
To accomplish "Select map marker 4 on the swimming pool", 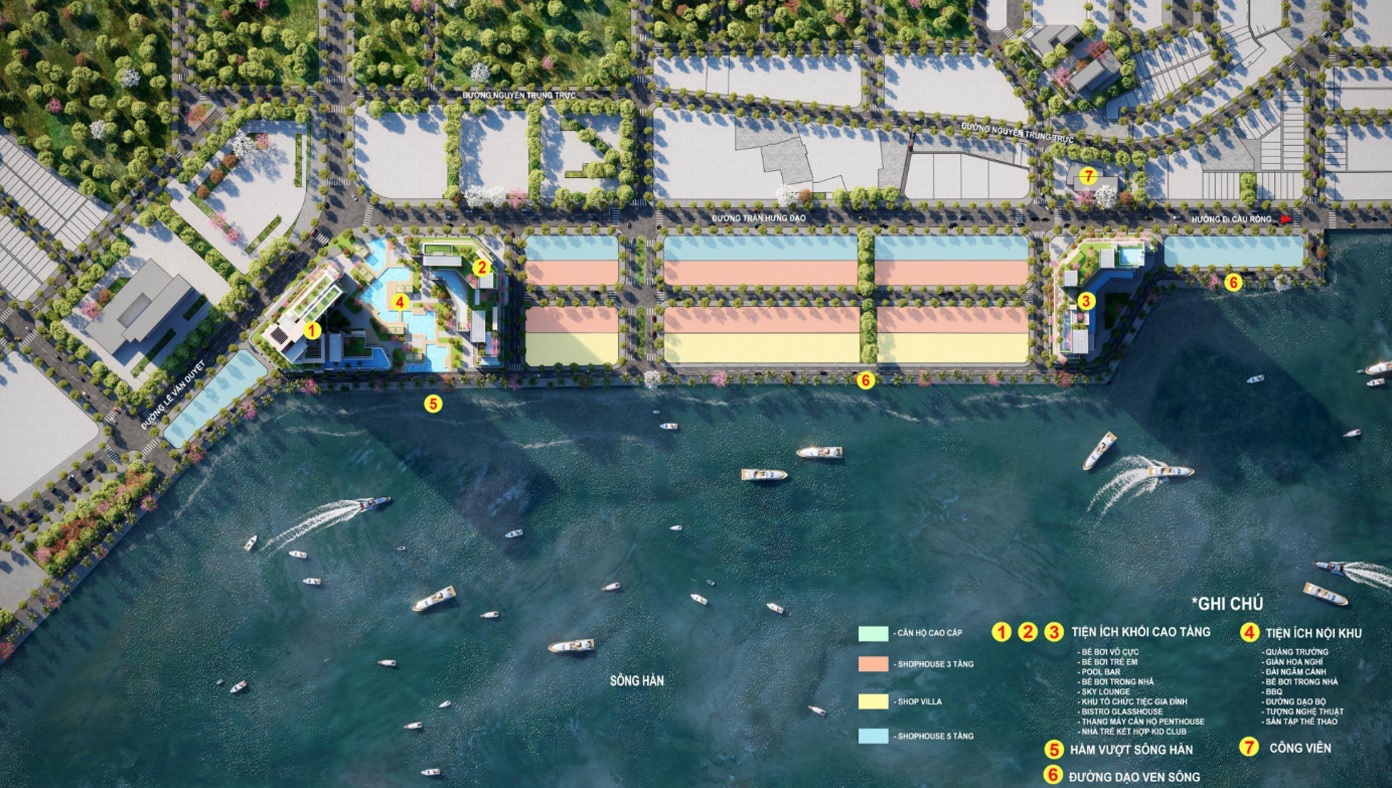I will [400, 300].
